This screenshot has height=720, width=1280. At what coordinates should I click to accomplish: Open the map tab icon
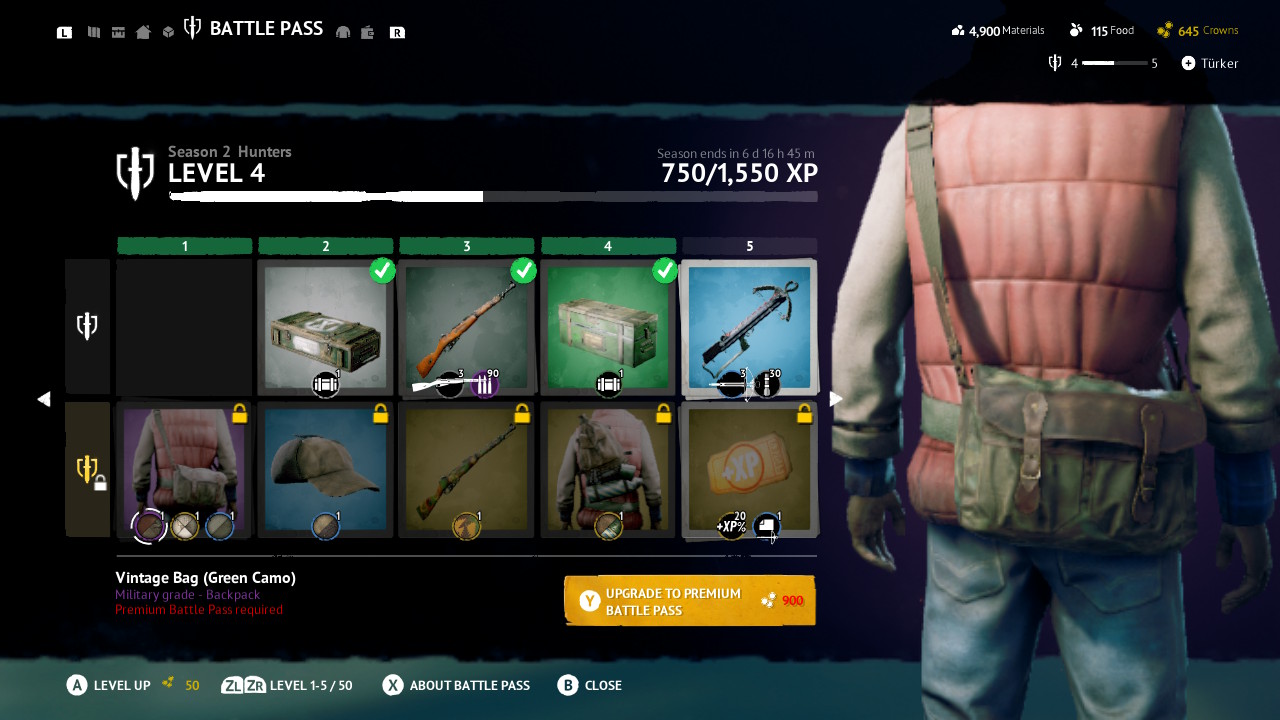[94, 32]
